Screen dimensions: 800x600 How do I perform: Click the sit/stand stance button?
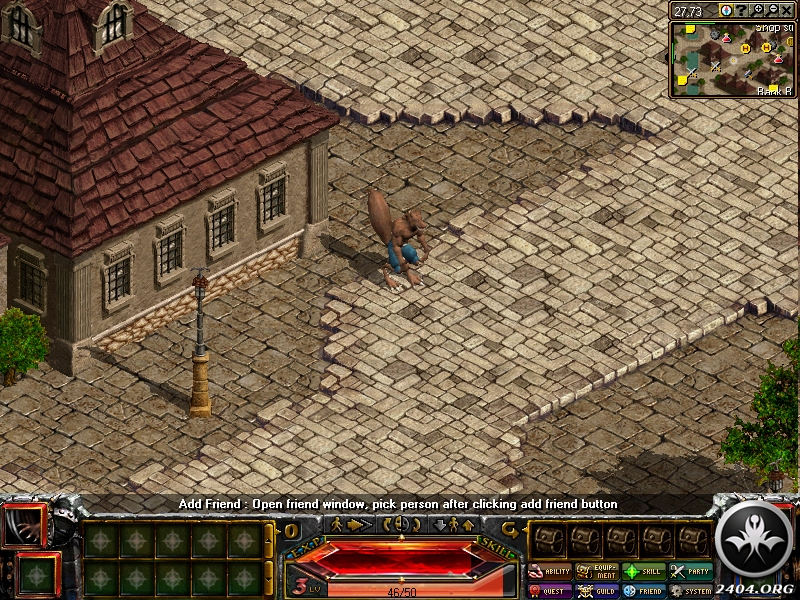coord(453,524)
